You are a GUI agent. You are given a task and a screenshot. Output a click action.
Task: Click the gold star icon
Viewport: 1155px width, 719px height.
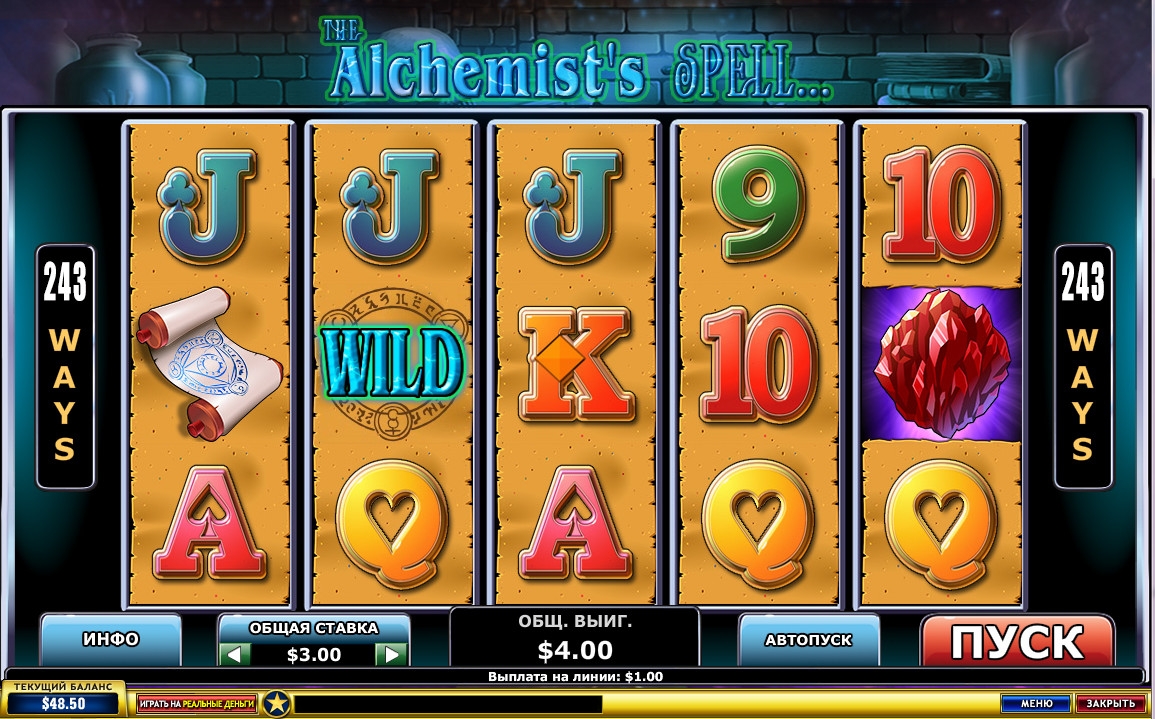click(276, 704)
